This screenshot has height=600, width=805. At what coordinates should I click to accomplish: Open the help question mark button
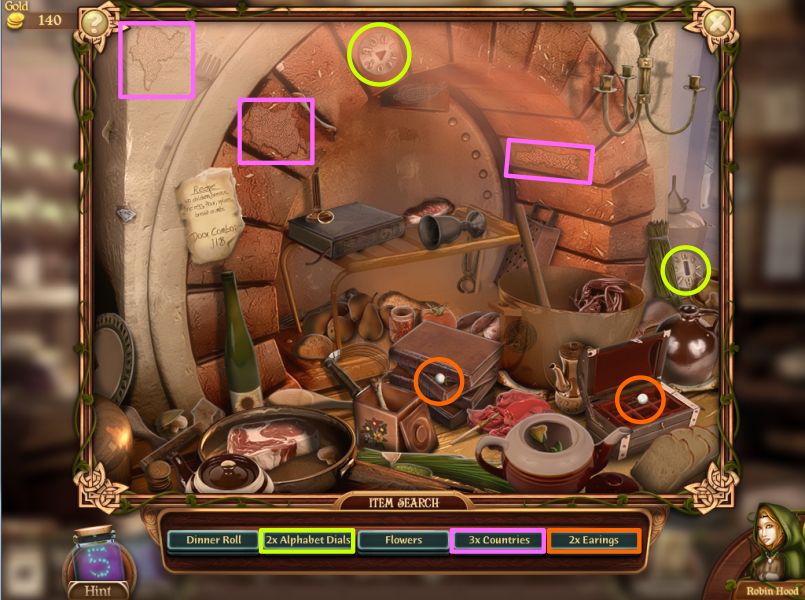(x=96, y=22)
